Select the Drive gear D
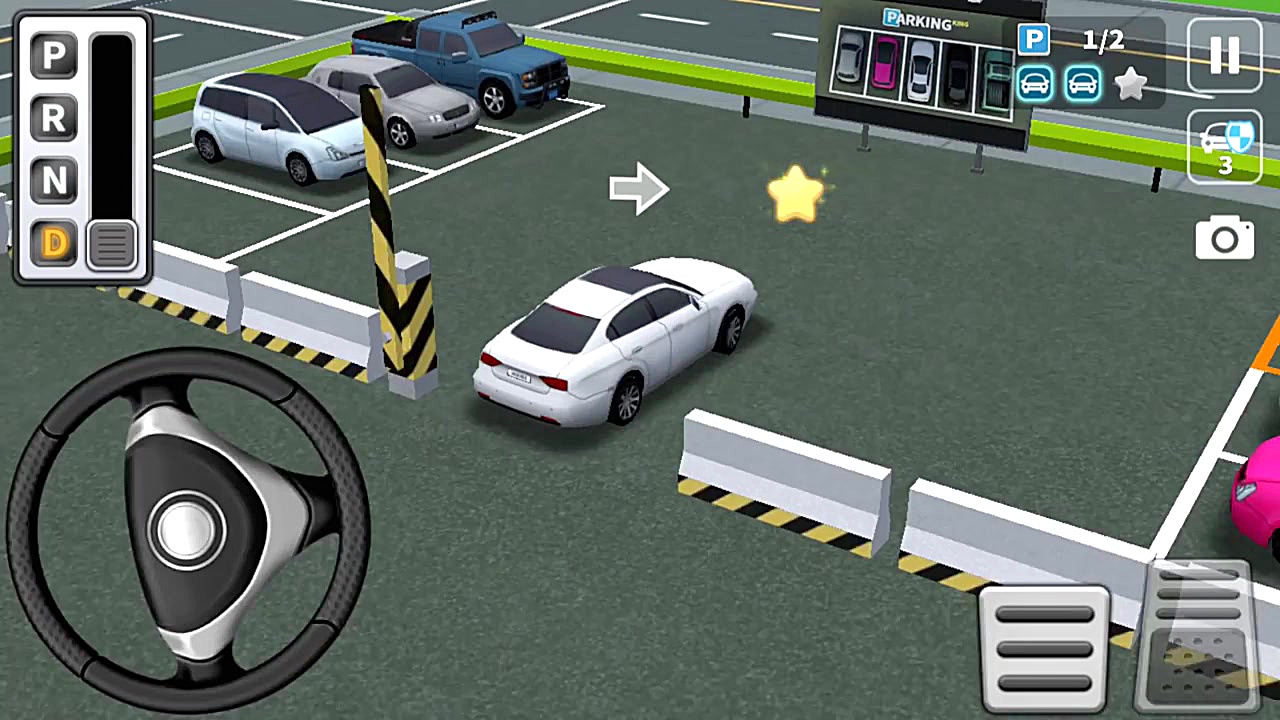1280x720 pixels. (53, 243)
